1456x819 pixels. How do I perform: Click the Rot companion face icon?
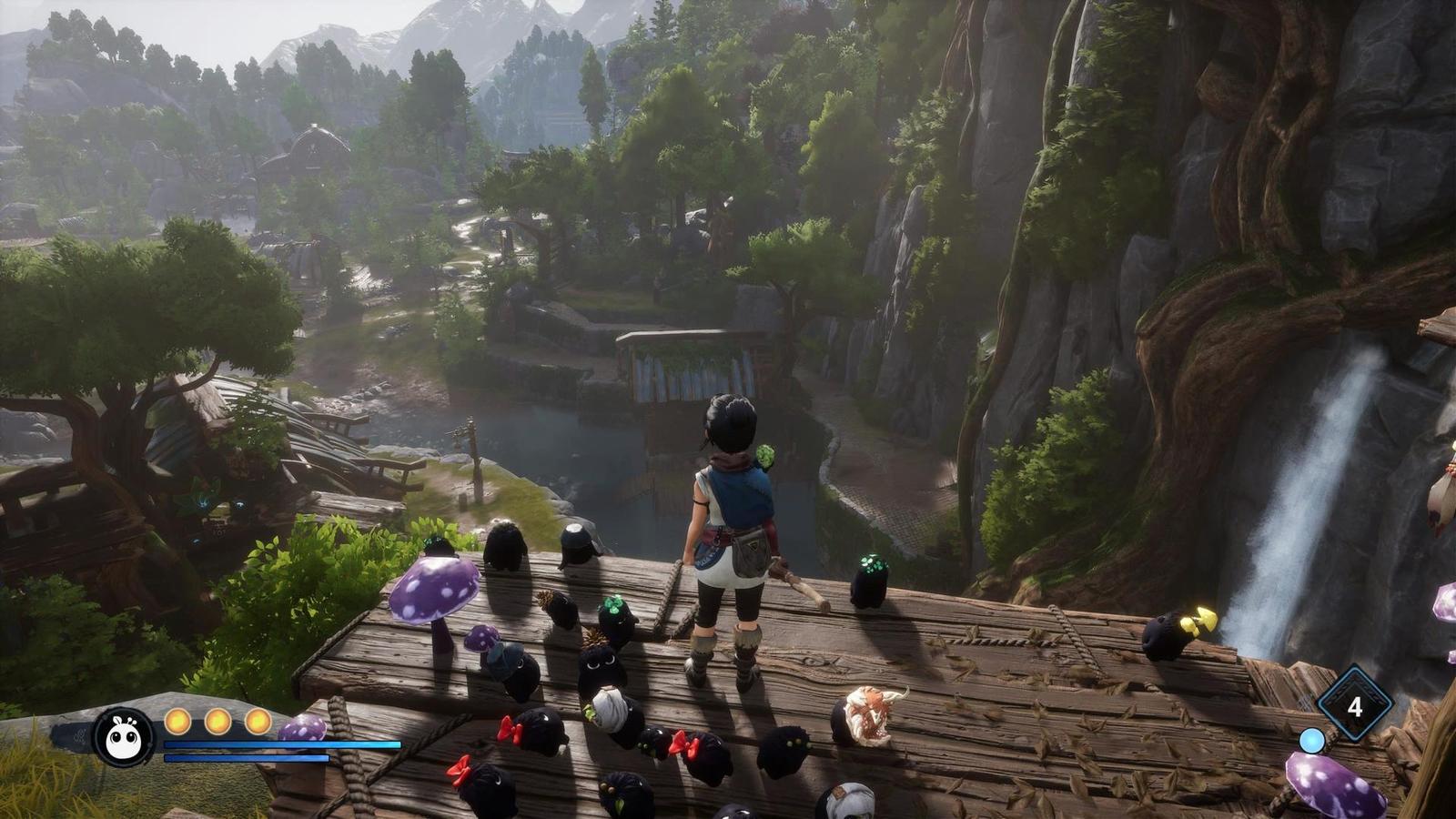pyautogui.click(x=123, y=736)
